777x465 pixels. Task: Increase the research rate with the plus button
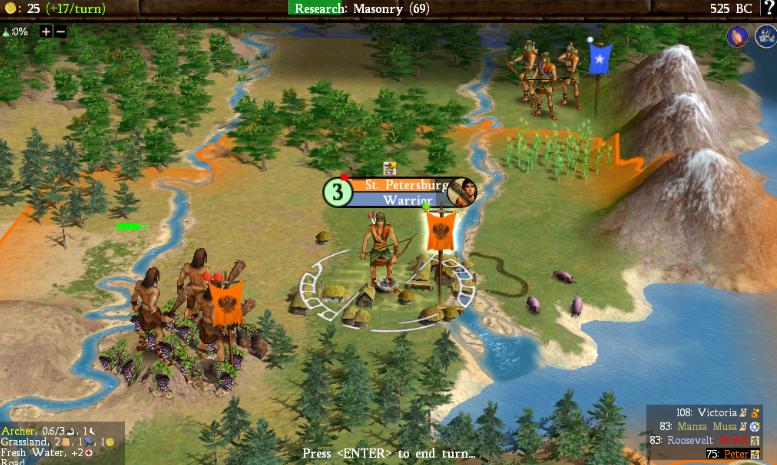pyautogui.click(x=46, y=31)
